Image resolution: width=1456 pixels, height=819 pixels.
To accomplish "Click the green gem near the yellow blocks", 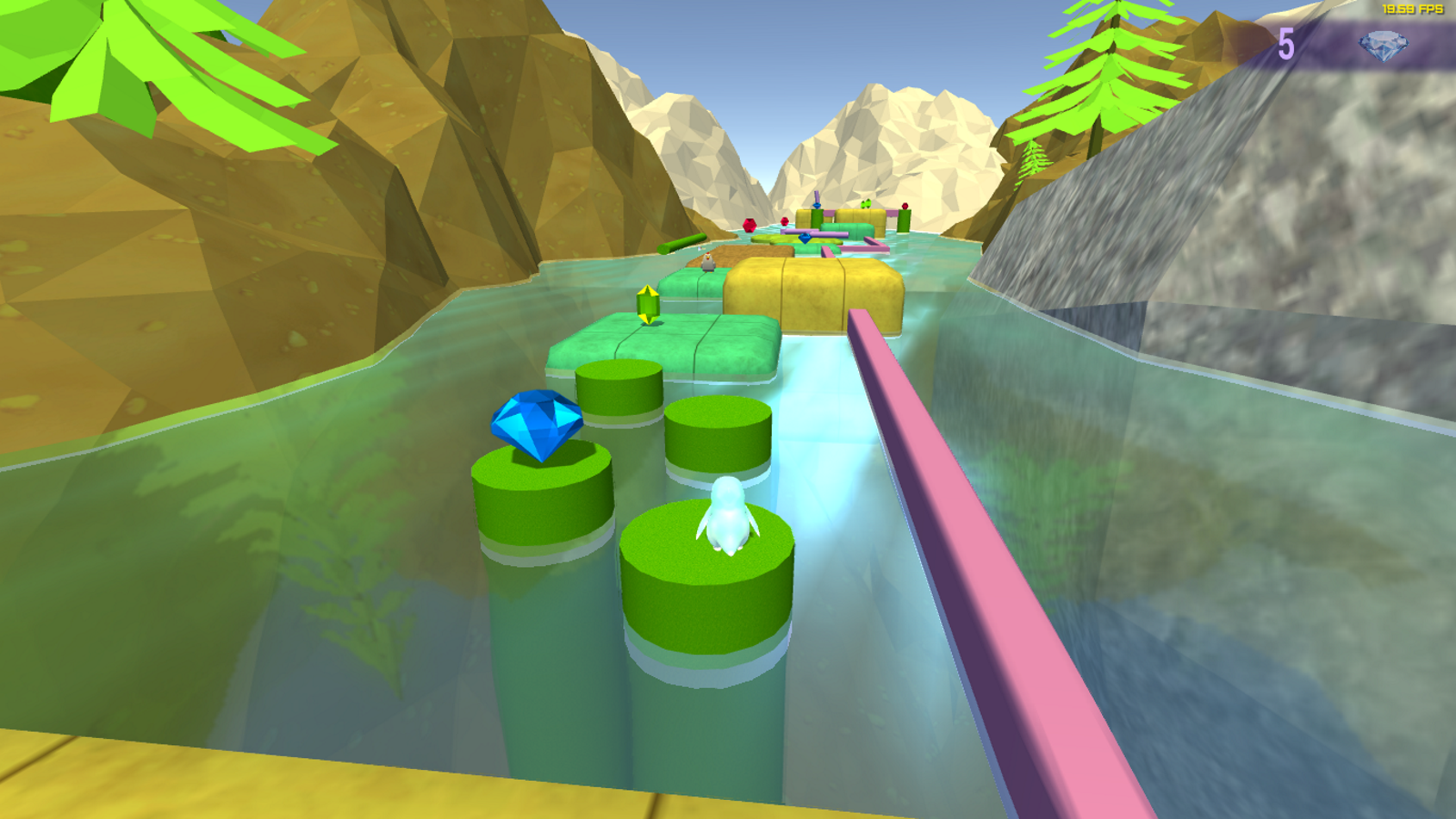I will pyautogui.click(x=866, y=203).
